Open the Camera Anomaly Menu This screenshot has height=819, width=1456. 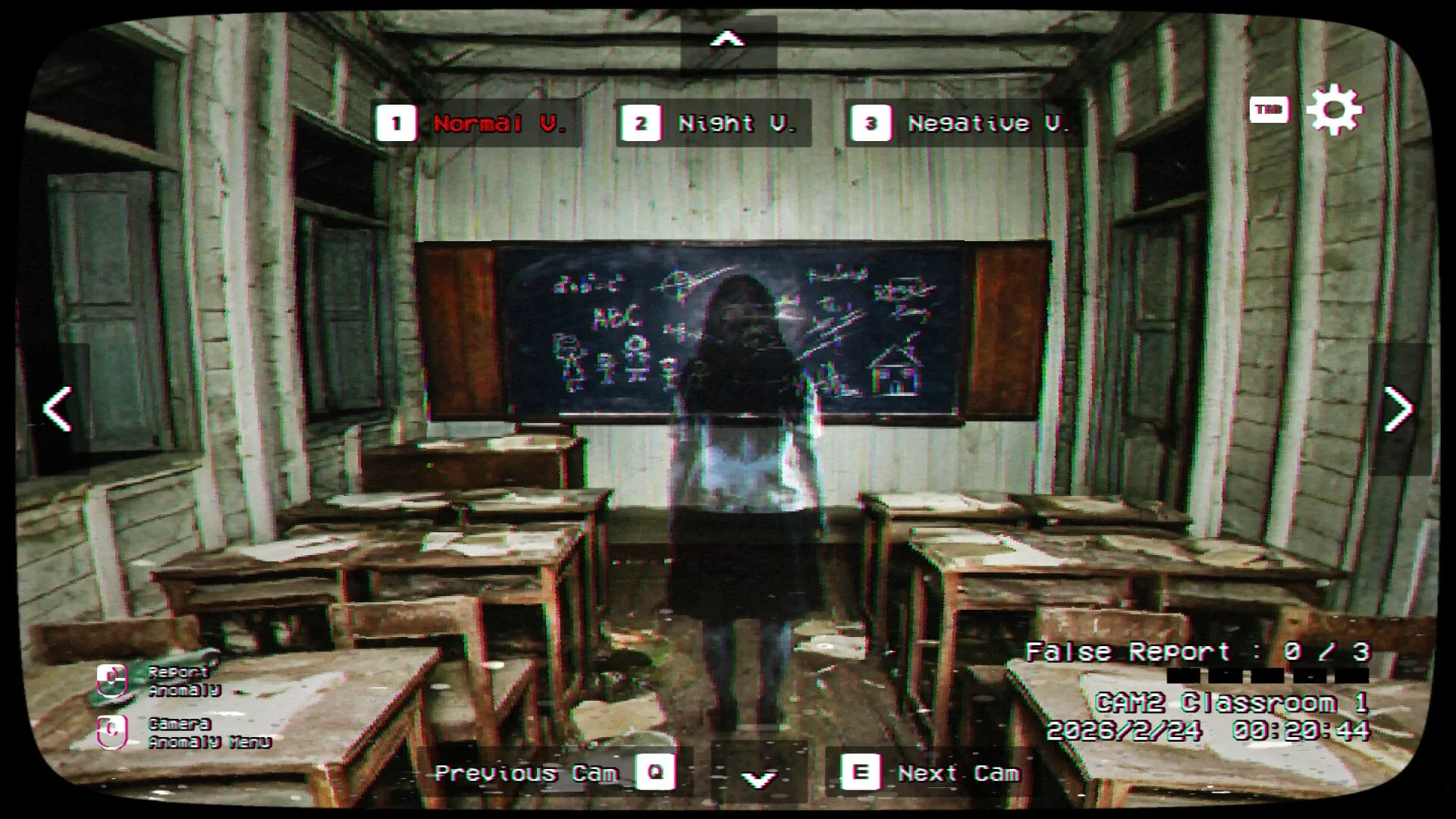(210, 734)
